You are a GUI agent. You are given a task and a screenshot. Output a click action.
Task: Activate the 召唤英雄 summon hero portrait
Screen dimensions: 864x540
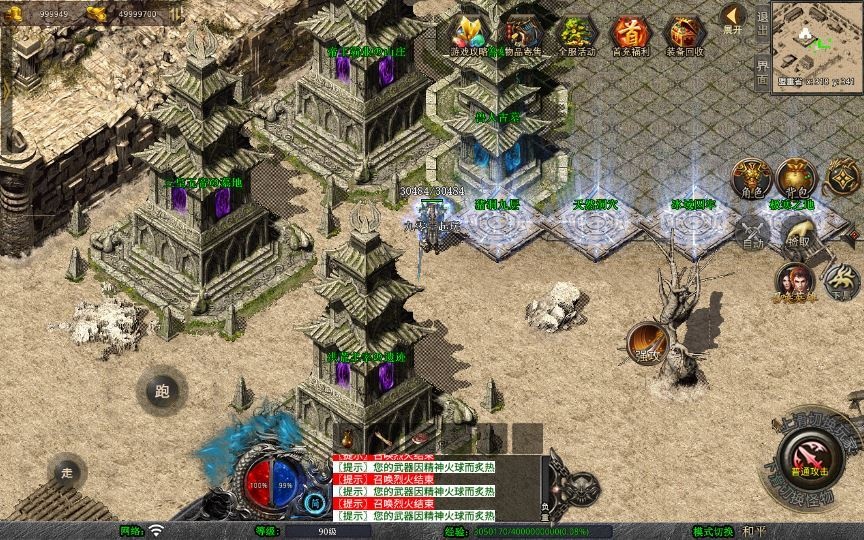pyautogui.click(x=795, y=281)
